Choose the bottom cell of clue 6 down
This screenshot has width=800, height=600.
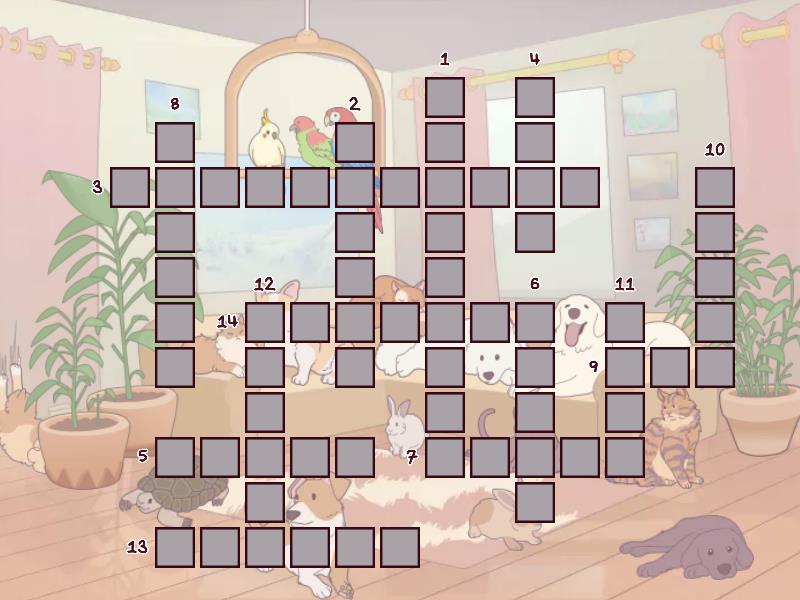[x=535, y=502]
